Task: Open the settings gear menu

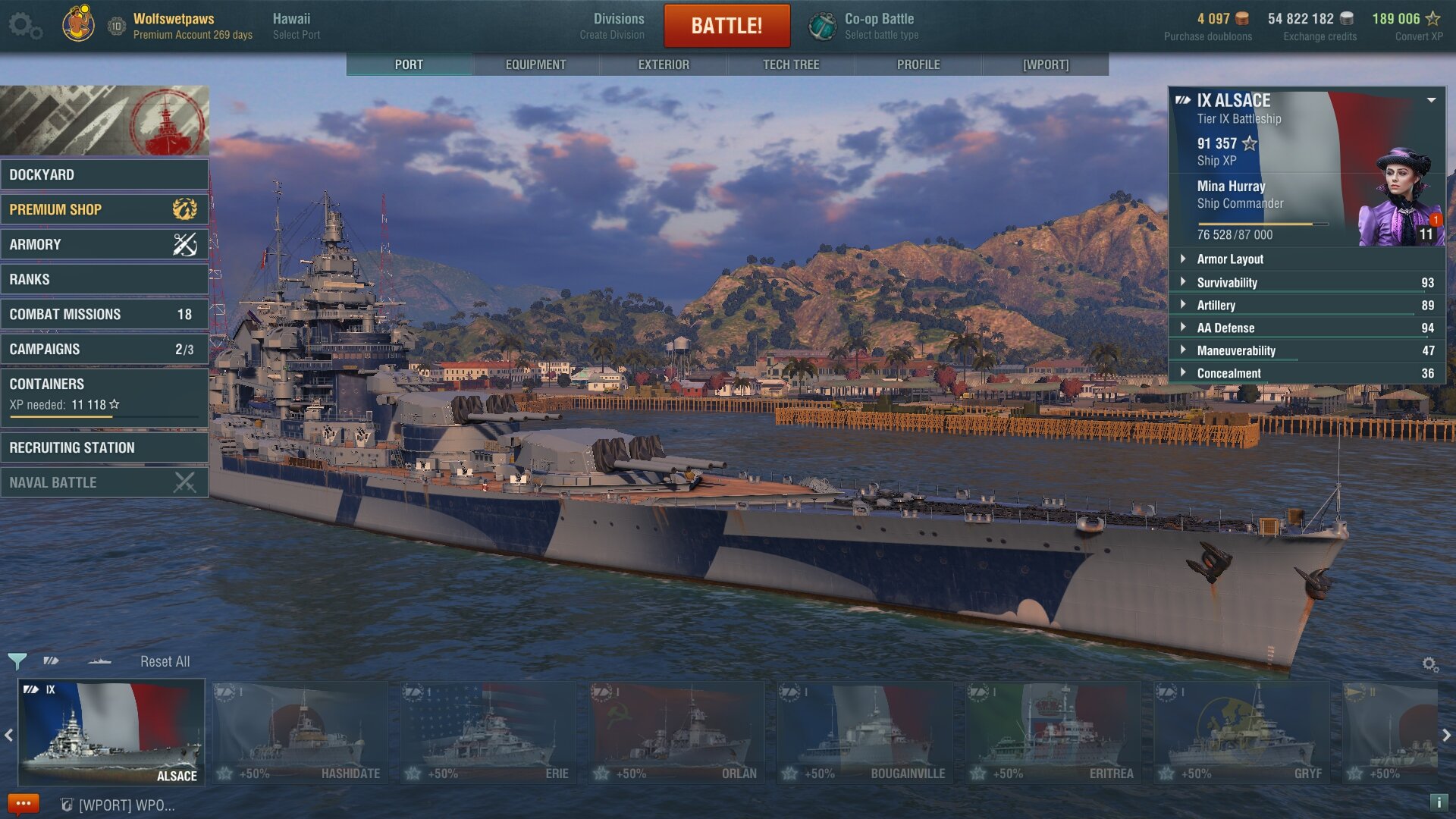Action: pyautogui.click(x=24, y=26)
